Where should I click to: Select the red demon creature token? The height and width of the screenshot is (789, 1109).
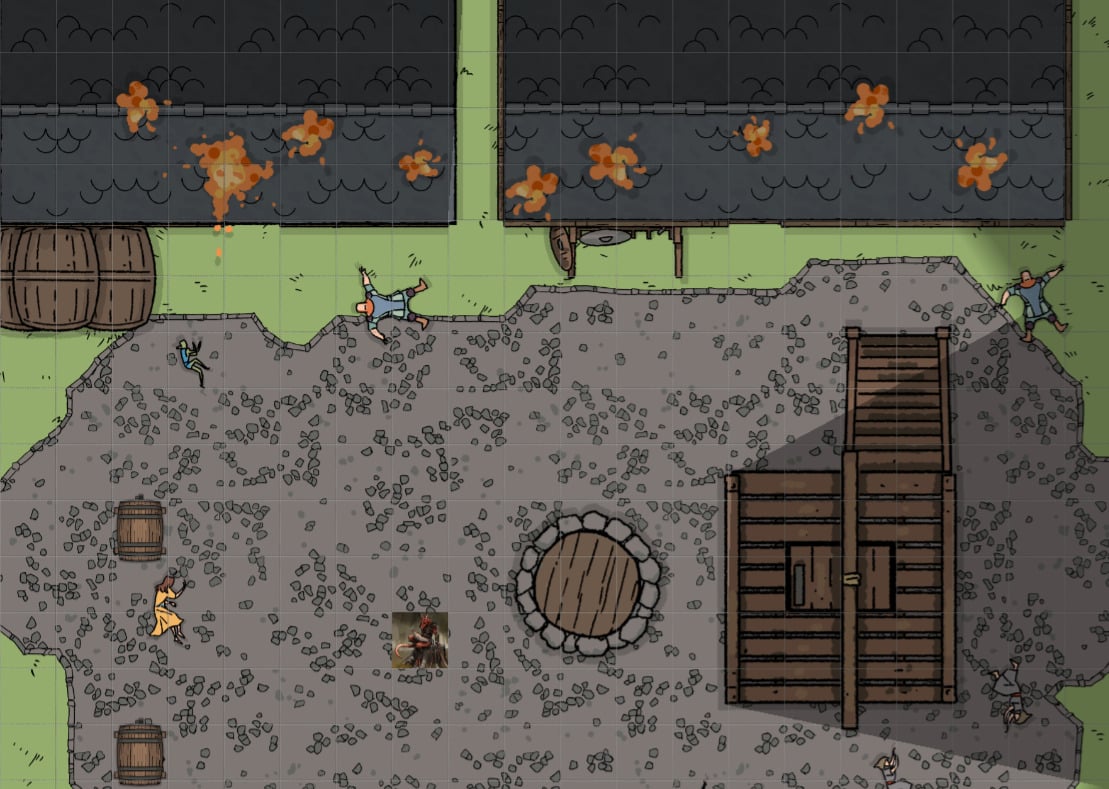coord(419,641)
